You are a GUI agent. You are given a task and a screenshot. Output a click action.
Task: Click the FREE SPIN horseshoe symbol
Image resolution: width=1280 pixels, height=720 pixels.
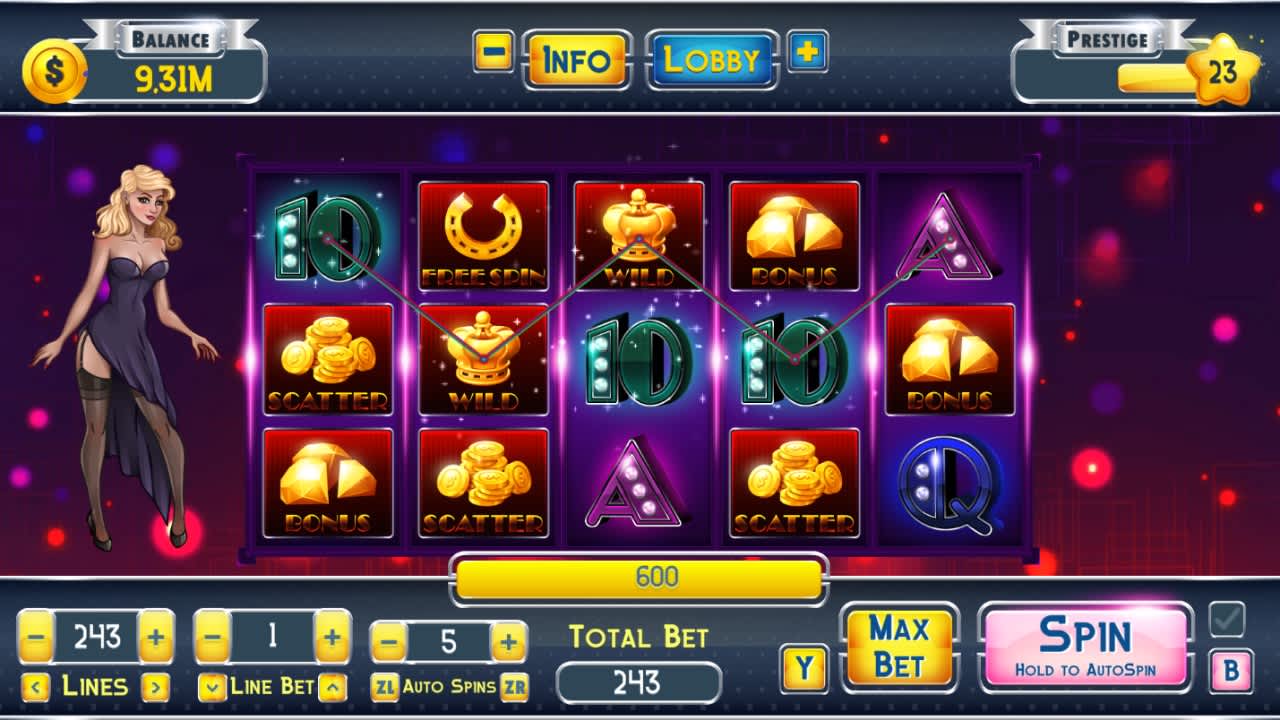tap(485, 232)
